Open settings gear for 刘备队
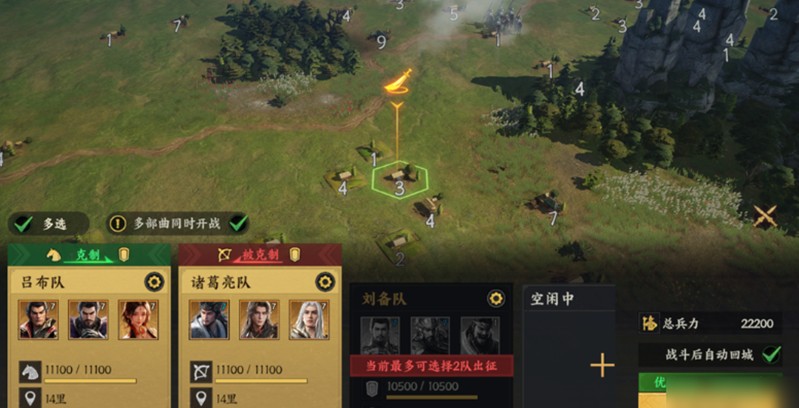The height and width of the screenshot is (408, 799). [495, 299]
